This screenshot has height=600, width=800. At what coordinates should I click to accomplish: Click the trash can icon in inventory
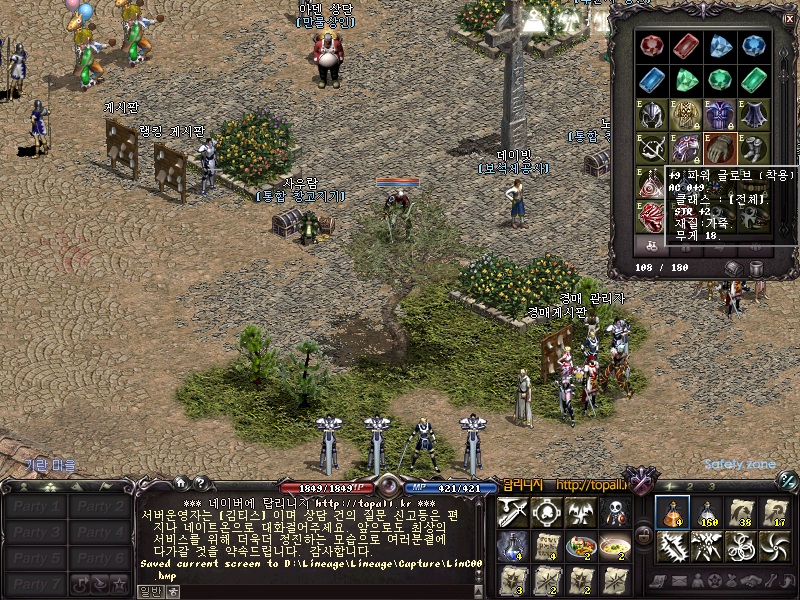pos(757,268)
